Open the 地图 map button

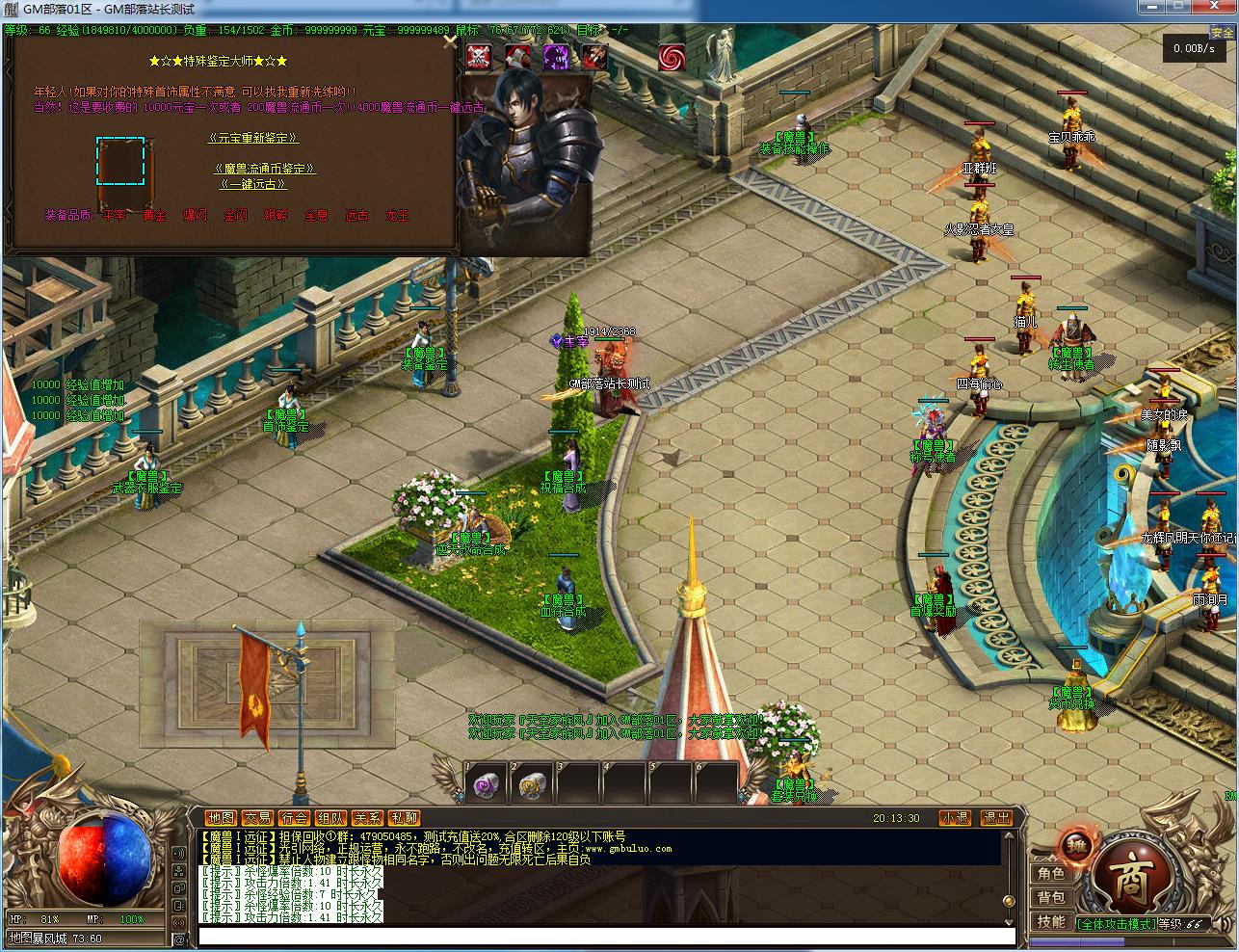(x=221, y=818)
